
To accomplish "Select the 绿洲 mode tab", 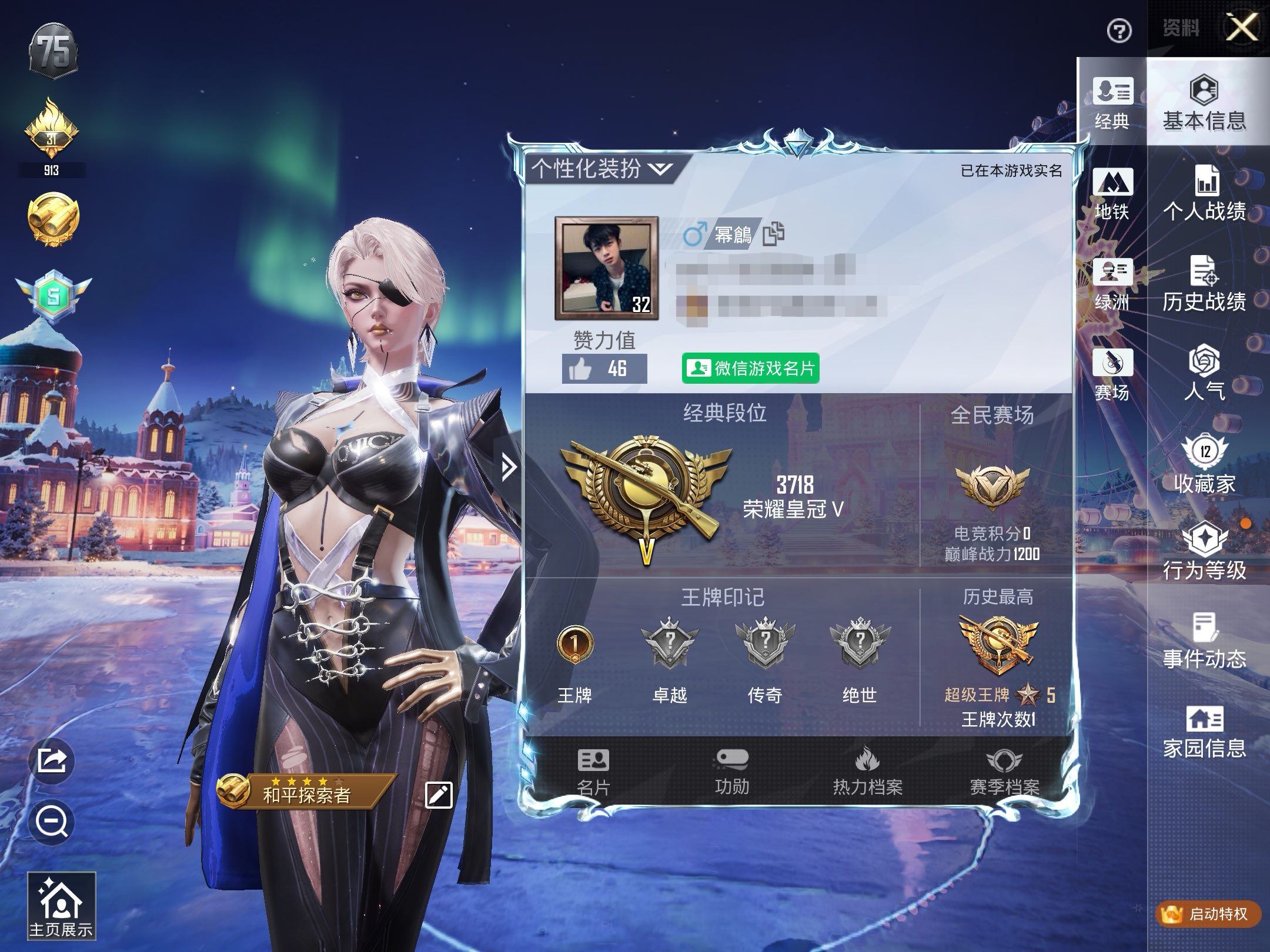I will point(1112,284).
